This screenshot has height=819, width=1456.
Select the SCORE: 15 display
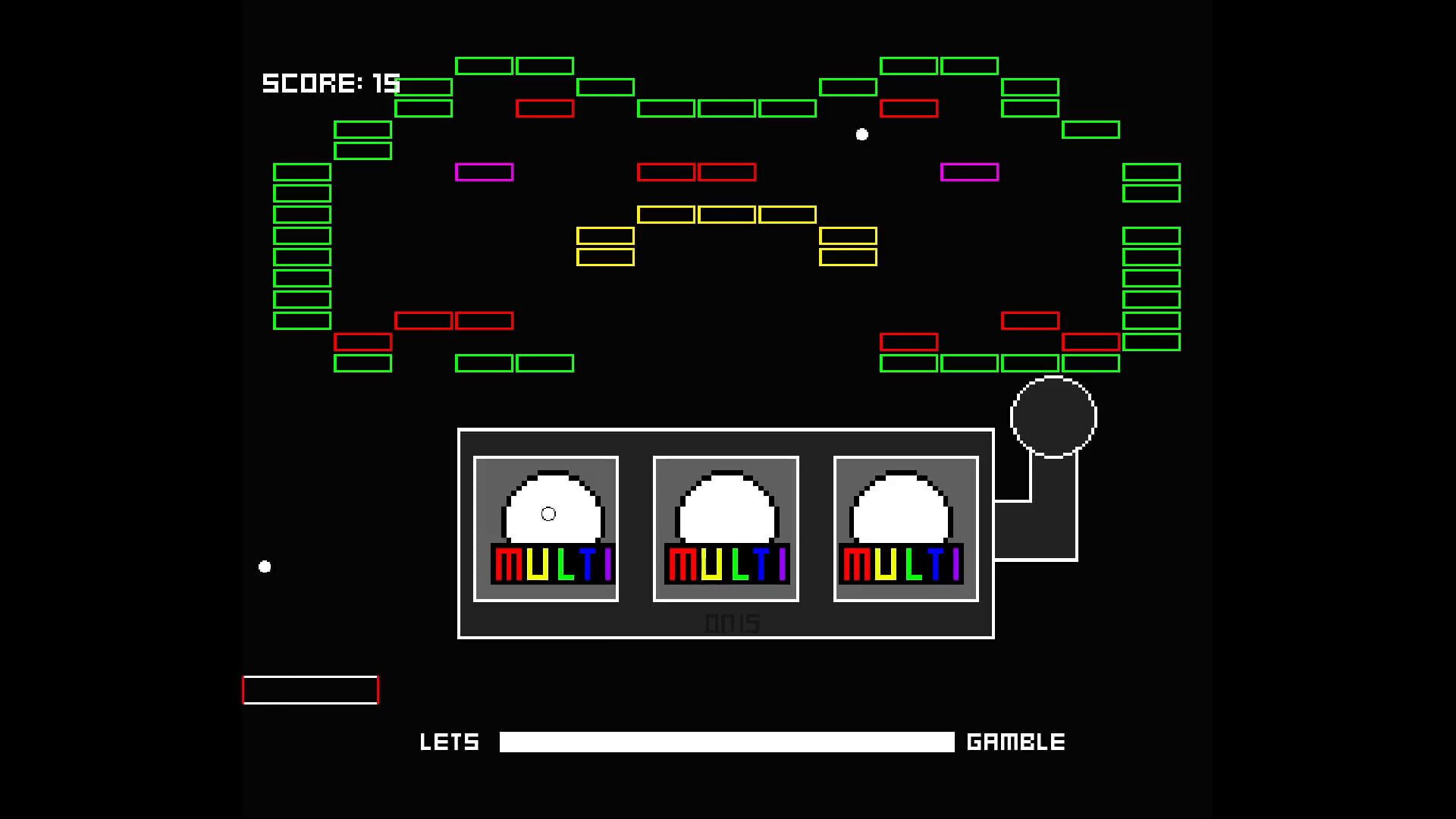point(331,83)
